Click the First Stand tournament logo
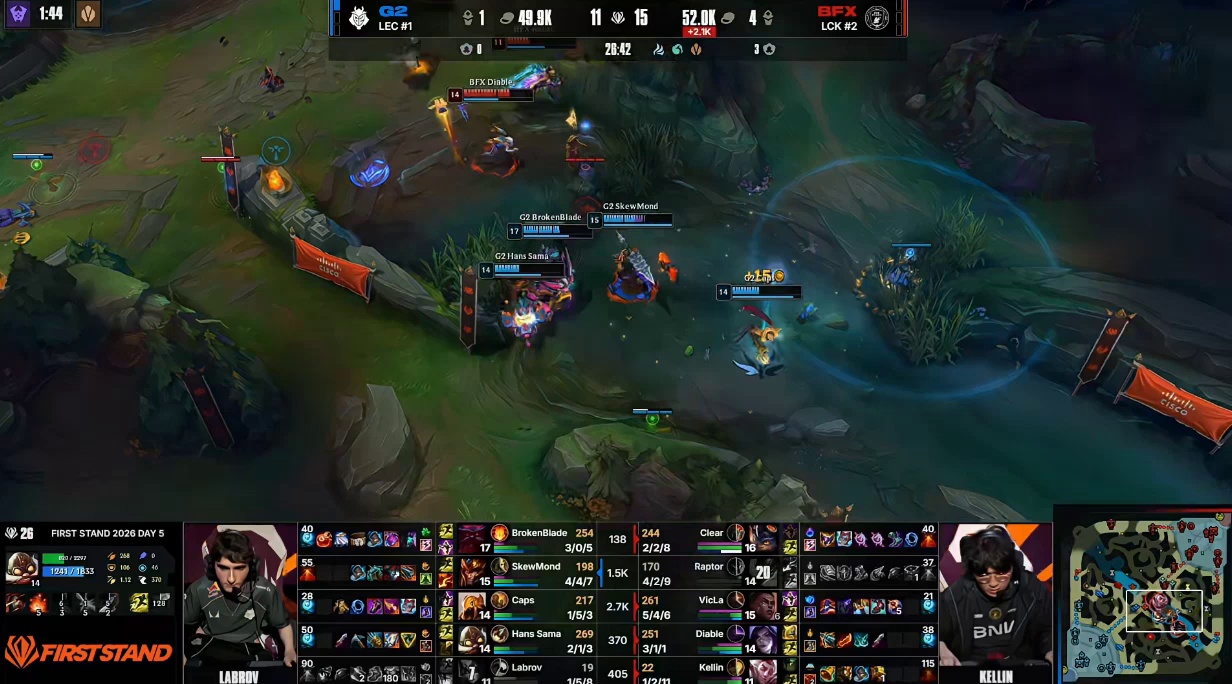This screenshot has height=684, width=1232. point(90,654)
